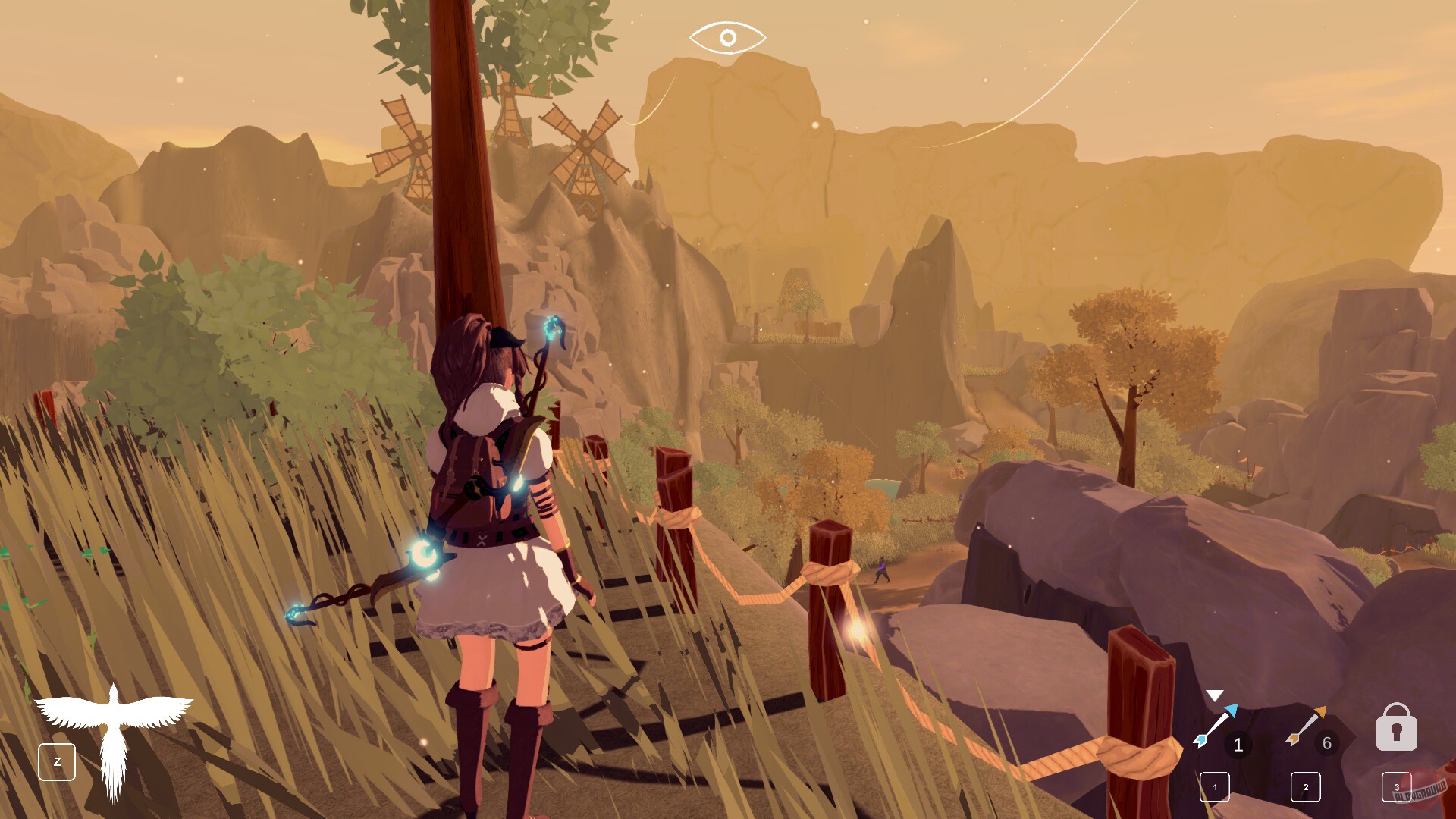
Task: Expand the bird ability via the Z keybind box
Action: click(58, 762)
